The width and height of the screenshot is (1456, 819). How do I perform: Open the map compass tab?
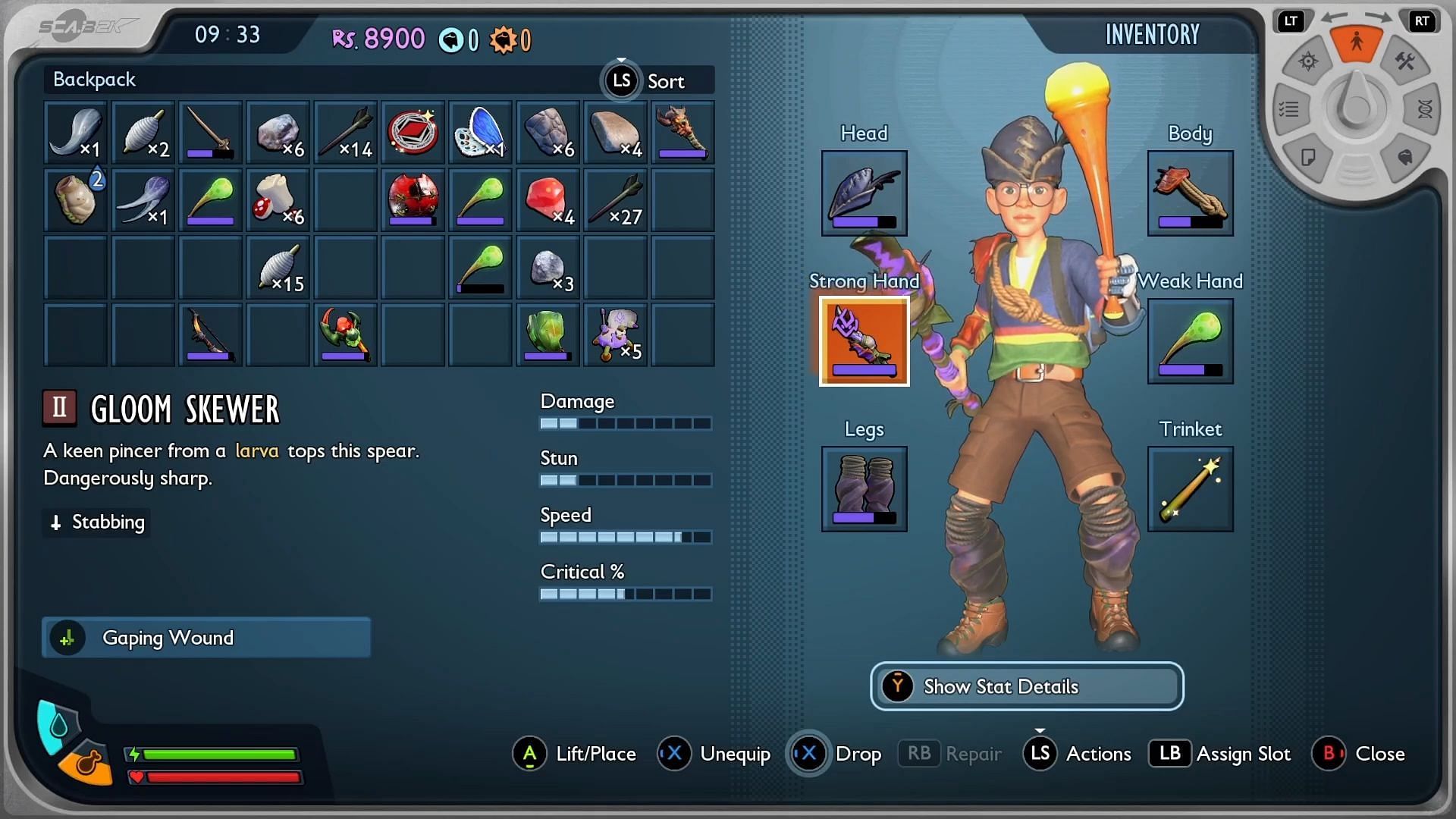tap(1308, 61)
